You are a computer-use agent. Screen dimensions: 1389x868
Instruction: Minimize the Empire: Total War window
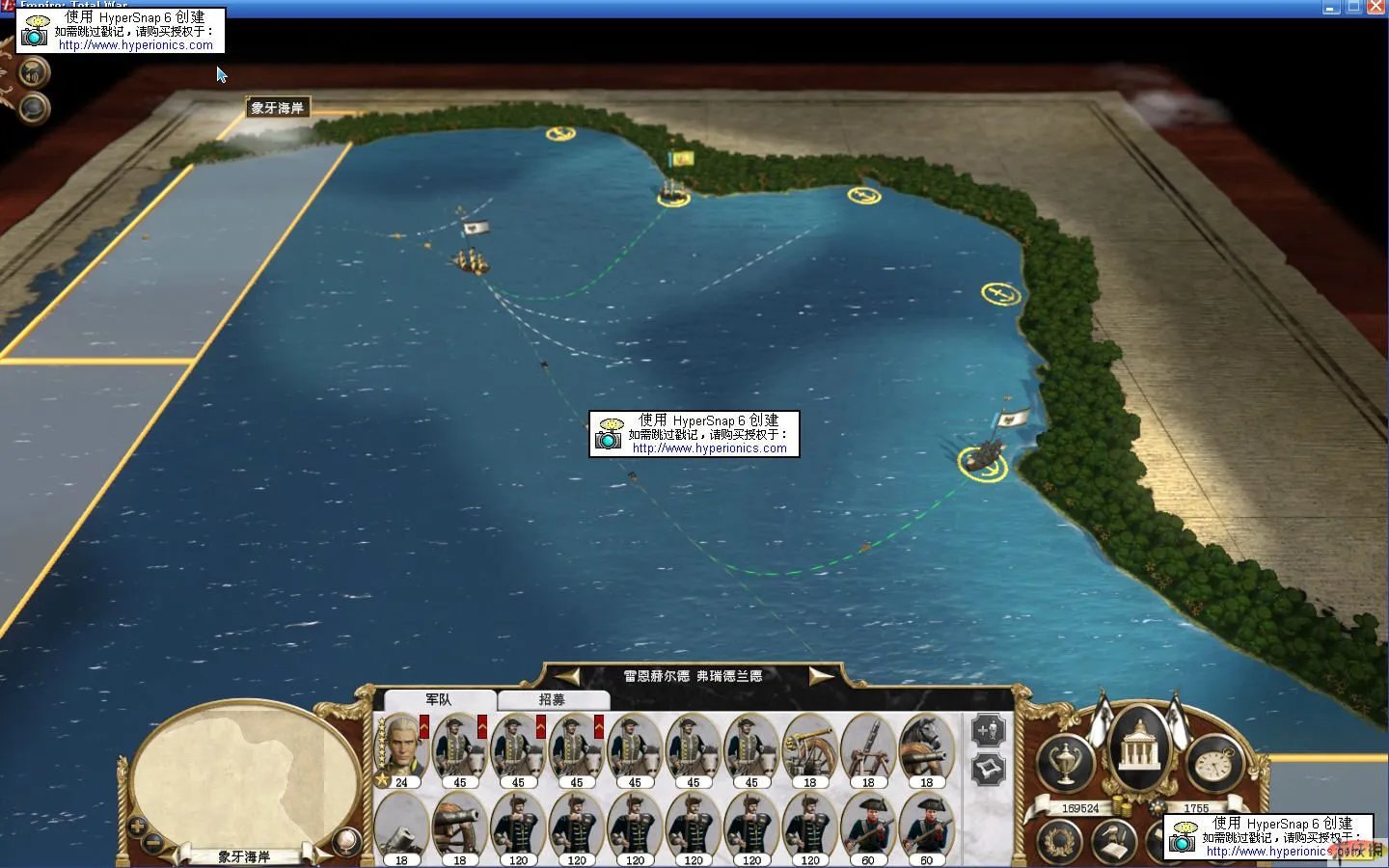[1332, 7]
